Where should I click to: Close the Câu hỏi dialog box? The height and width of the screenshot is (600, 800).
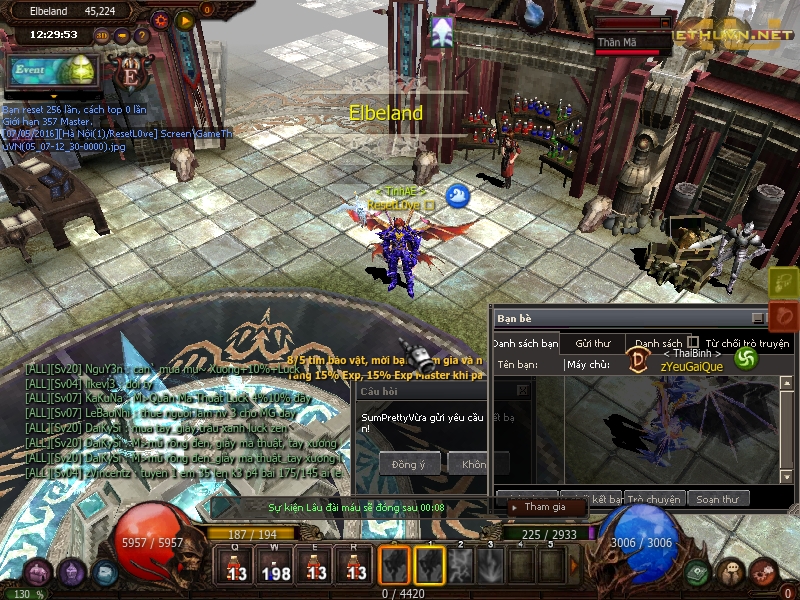pyautogui.click(x=521, y=391)
